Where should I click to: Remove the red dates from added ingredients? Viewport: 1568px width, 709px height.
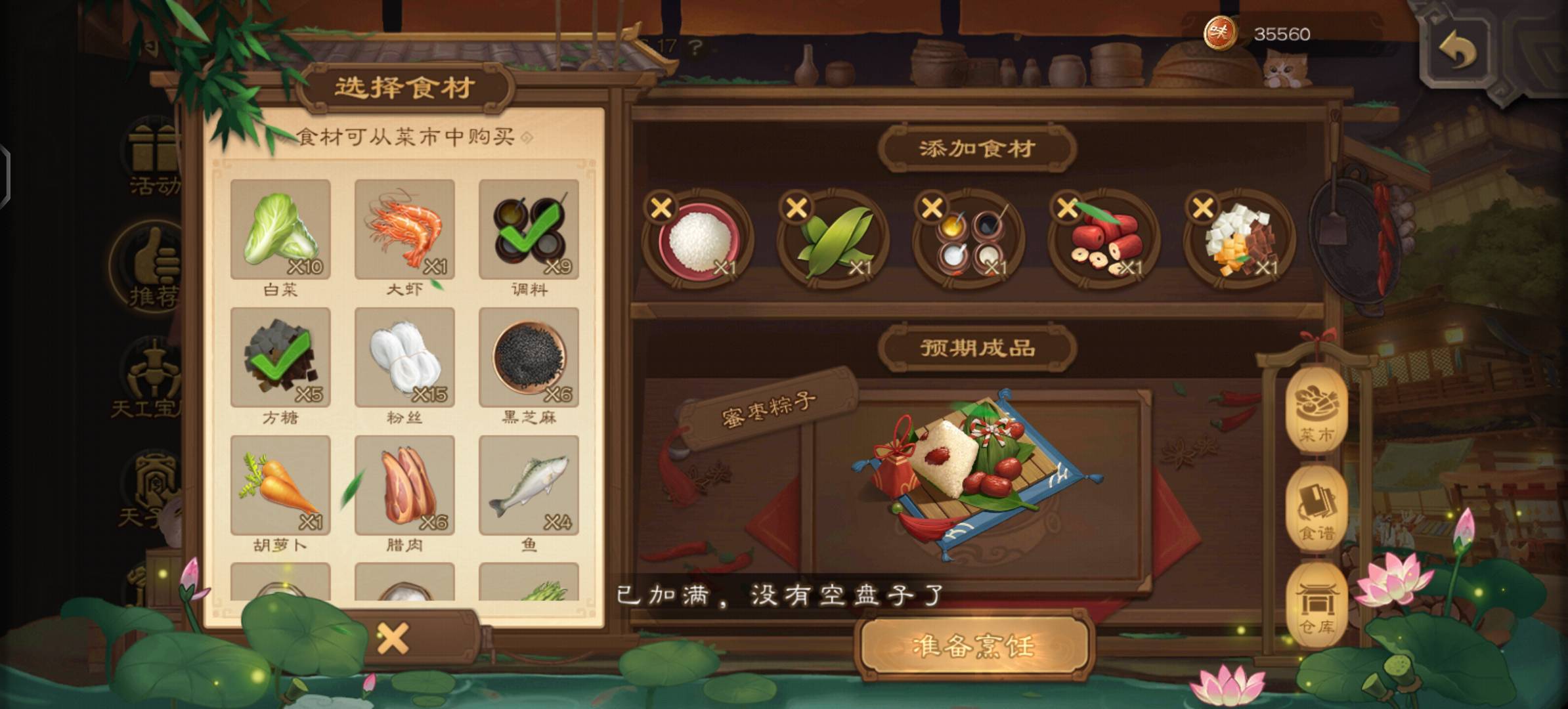pyautogui.click(x=1067, y=208)
